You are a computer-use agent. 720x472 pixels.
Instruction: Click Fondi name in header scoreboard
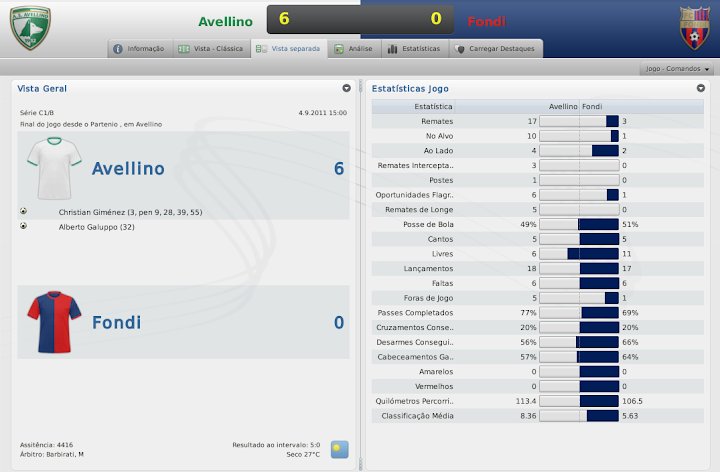coord(488,20)
